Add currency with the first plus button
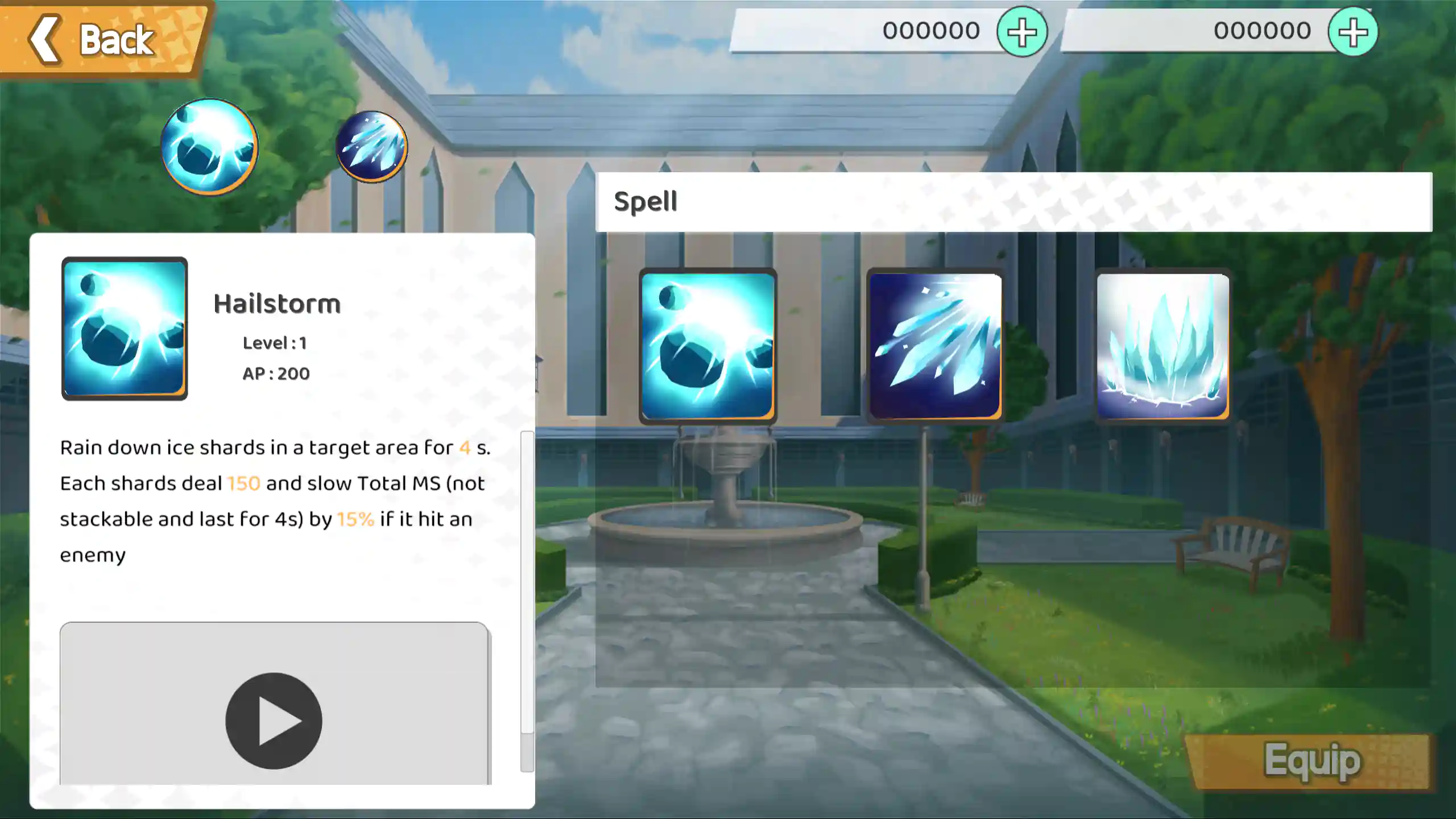The height and width of the screenshot is (819, 1456). point(1021,32)
